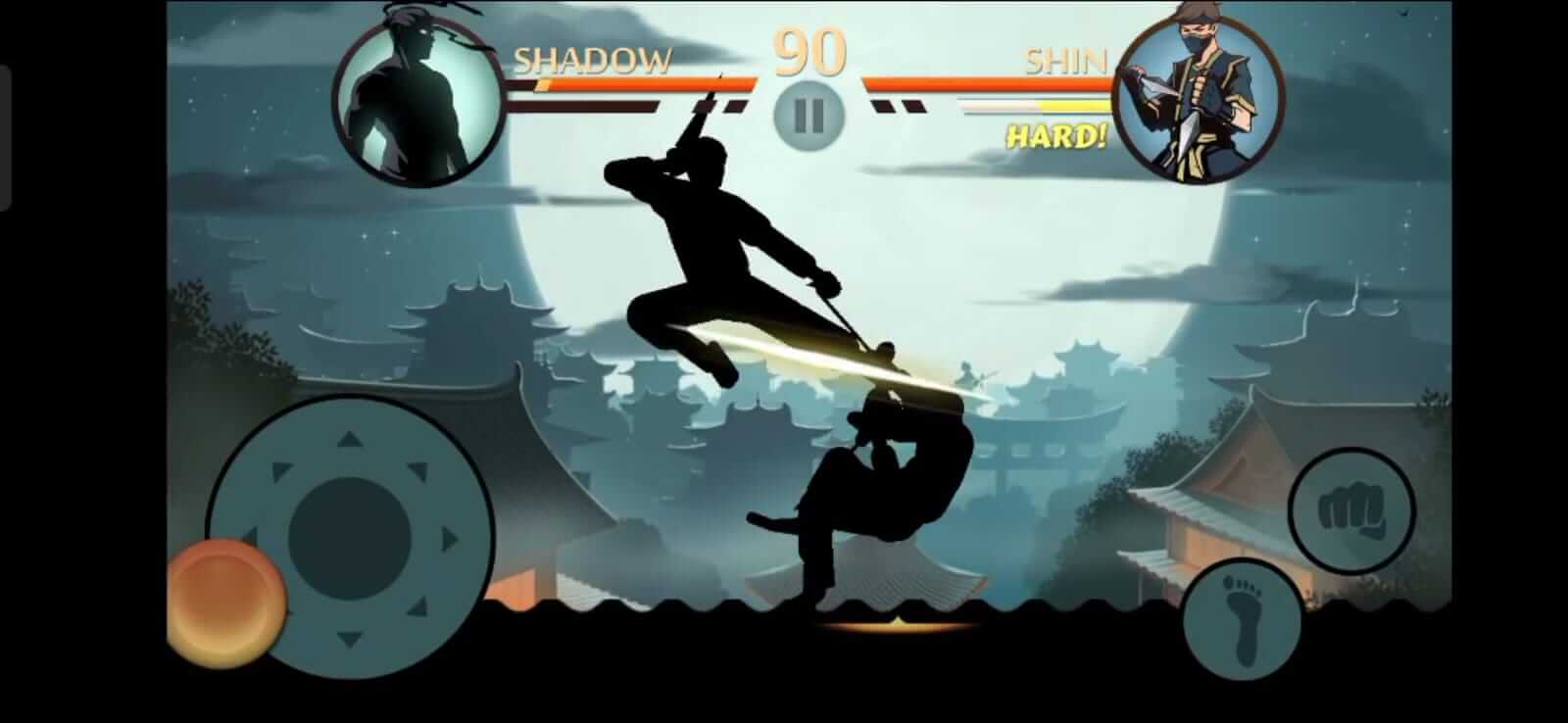Open Shin's character portrait
The width and height of the screenshot is (1568, 723).
[1200, 93]
